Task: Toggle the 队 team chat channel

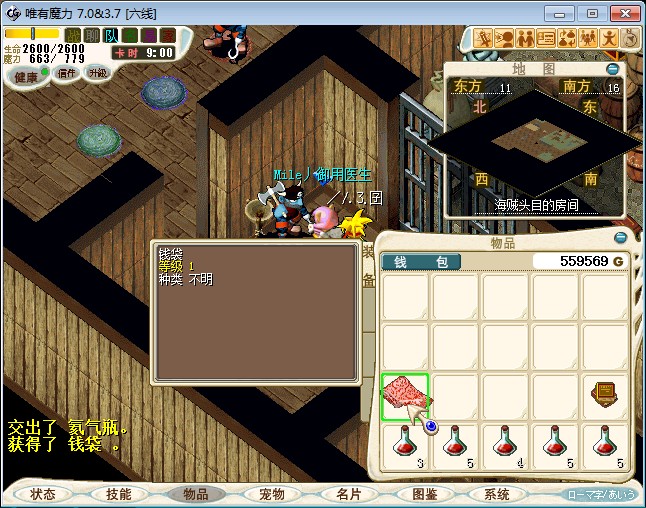Action: [x=112, y=35]
